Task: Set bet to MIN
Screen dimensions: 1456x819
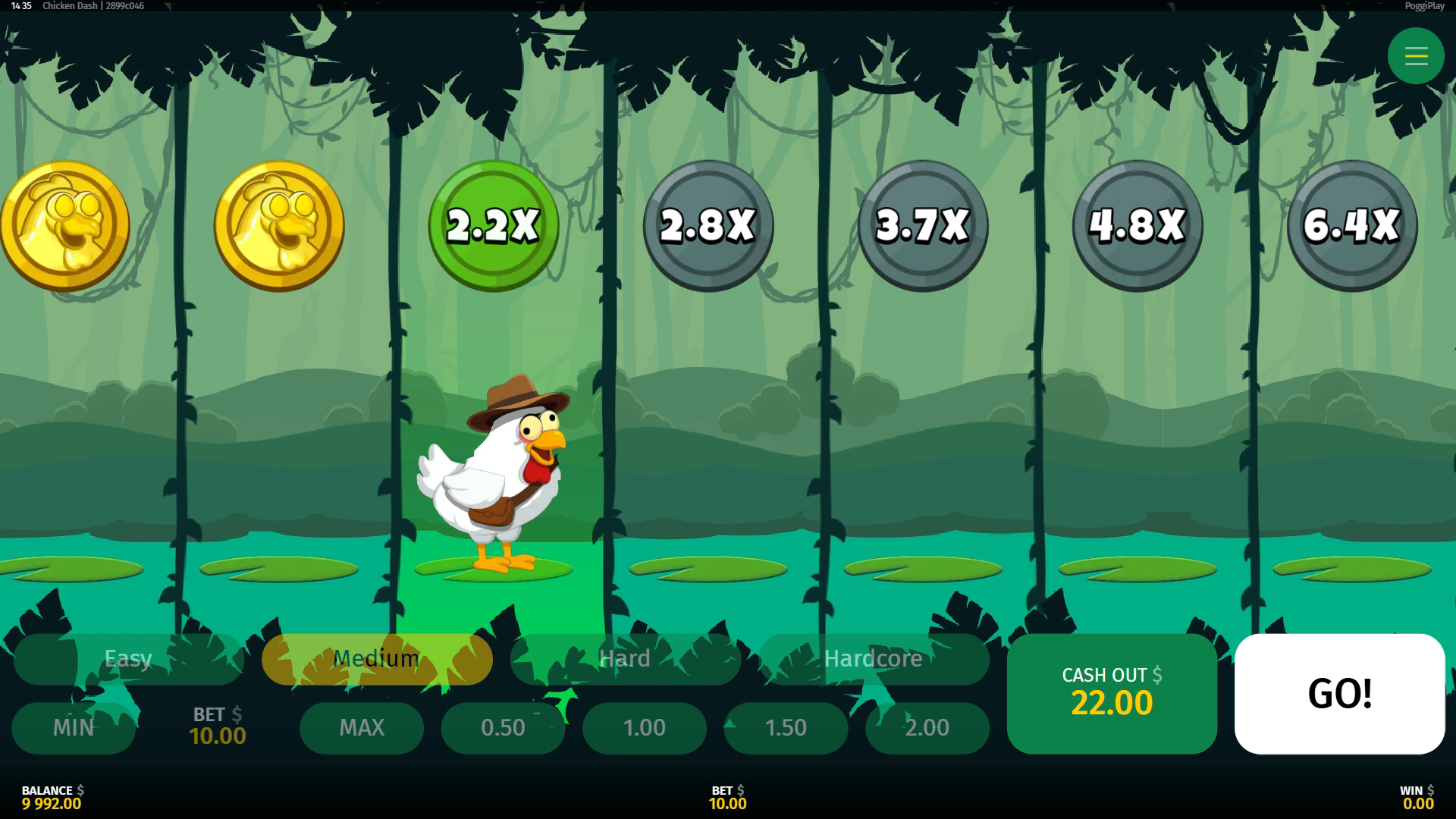Action: (x=74, y=728)
